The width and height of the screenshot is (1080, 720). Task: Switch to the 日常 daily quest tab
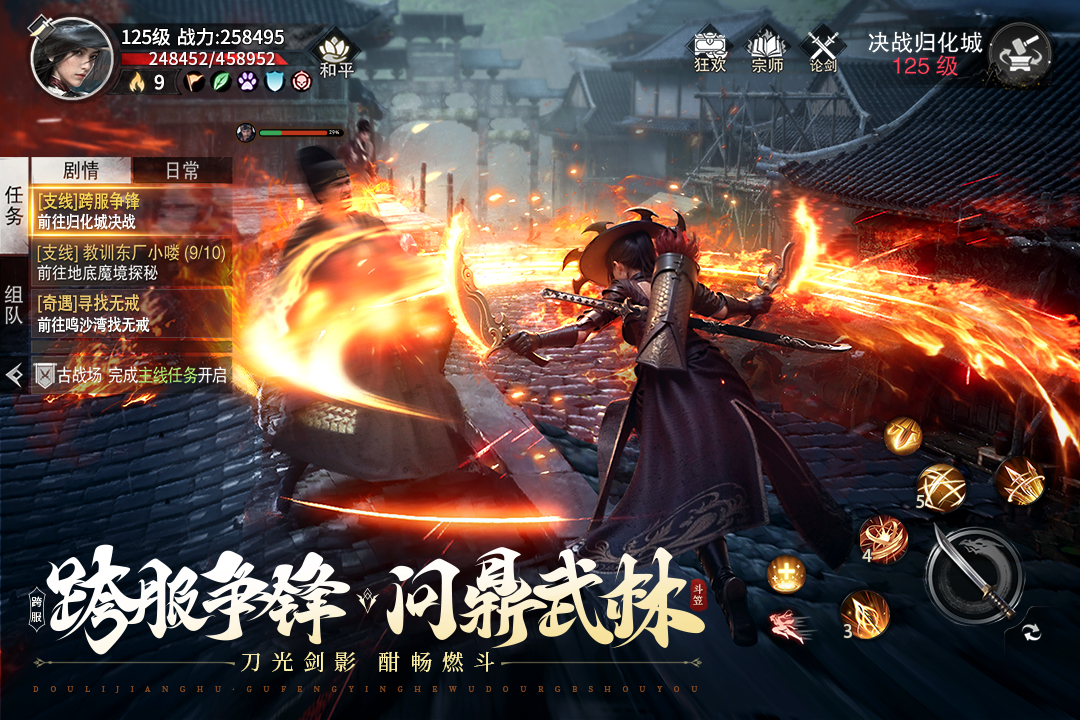click(x=182, y=170)
